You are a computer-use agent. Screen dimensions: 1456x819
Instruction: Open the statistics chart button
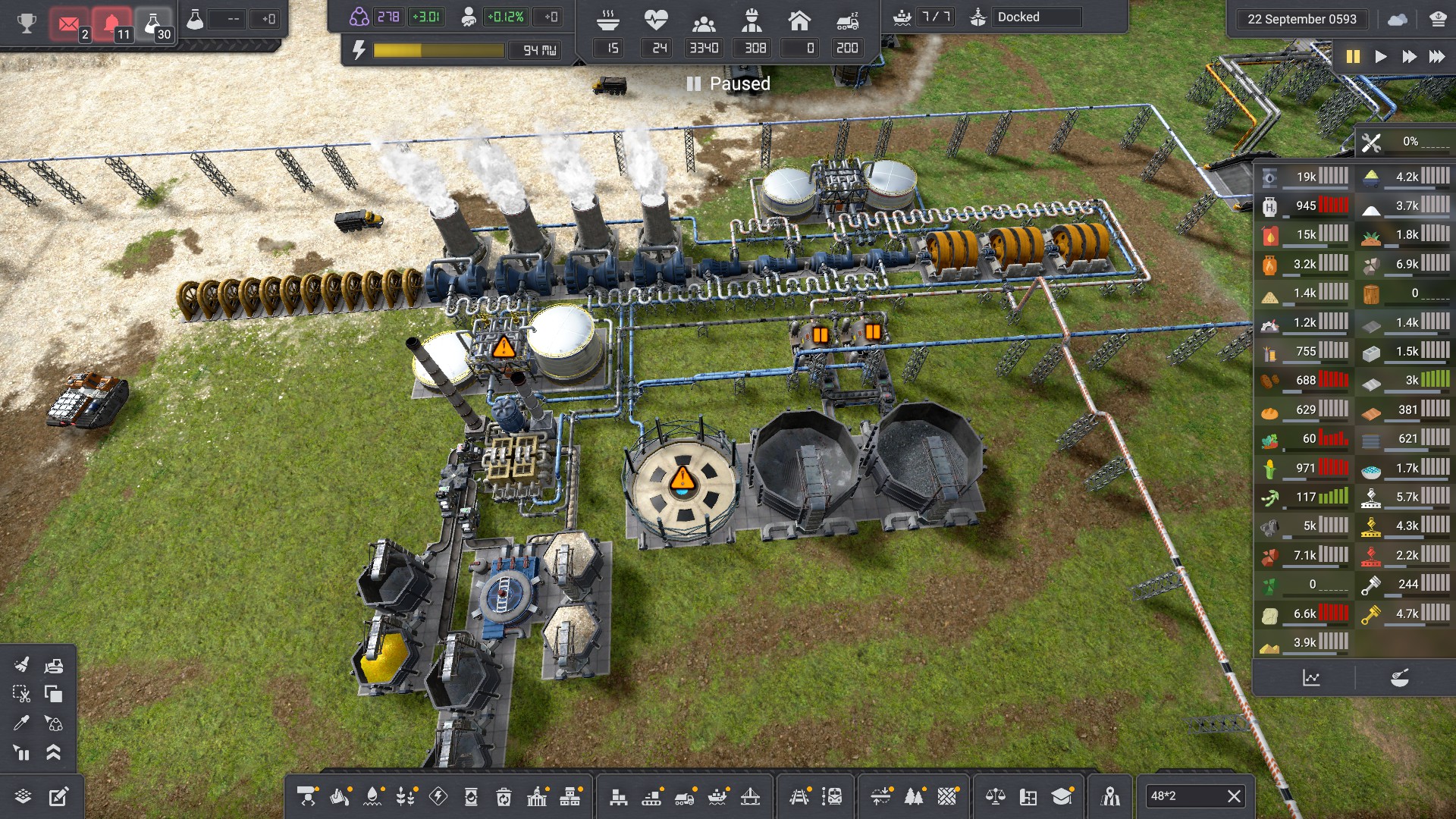click(1311, 678)
